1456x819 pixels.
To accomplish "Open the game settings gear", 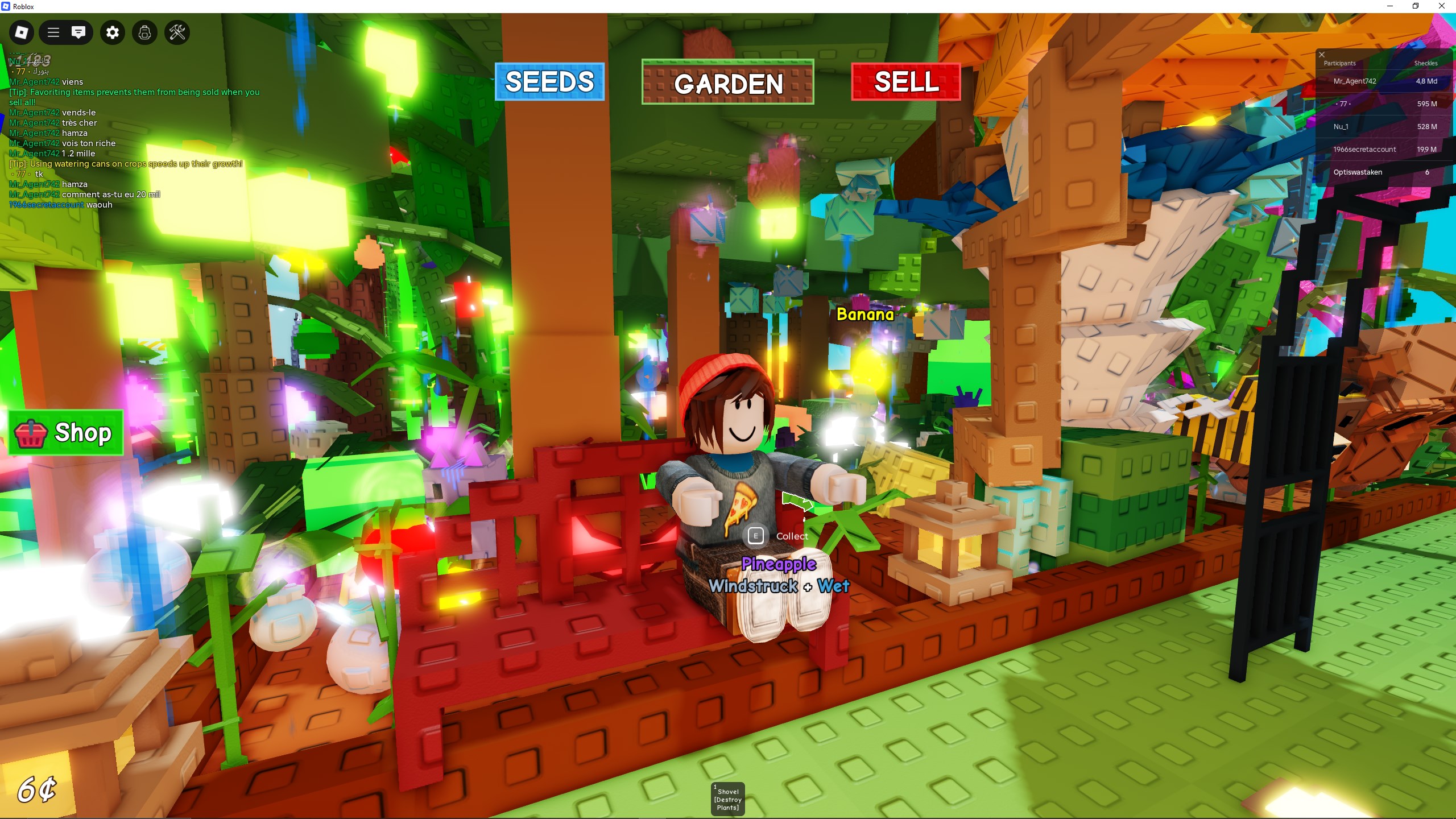I will [112, 32].
